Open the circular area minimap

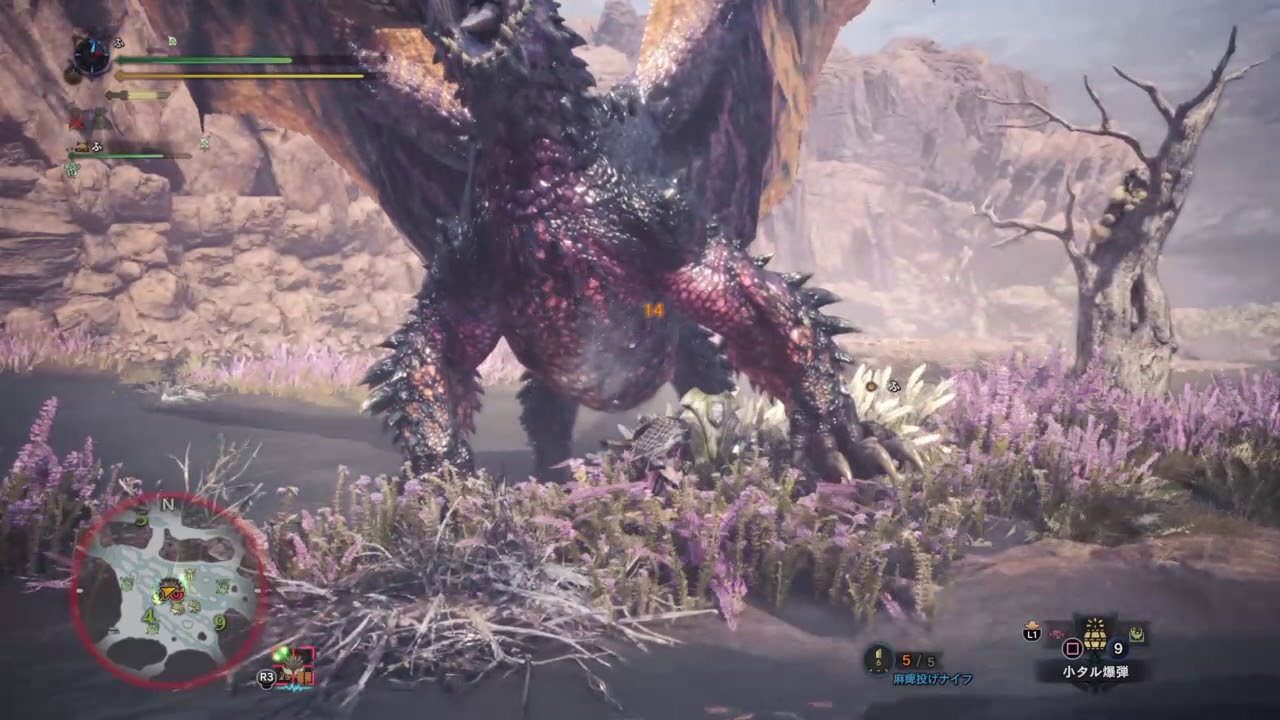[x=168, y=590]
